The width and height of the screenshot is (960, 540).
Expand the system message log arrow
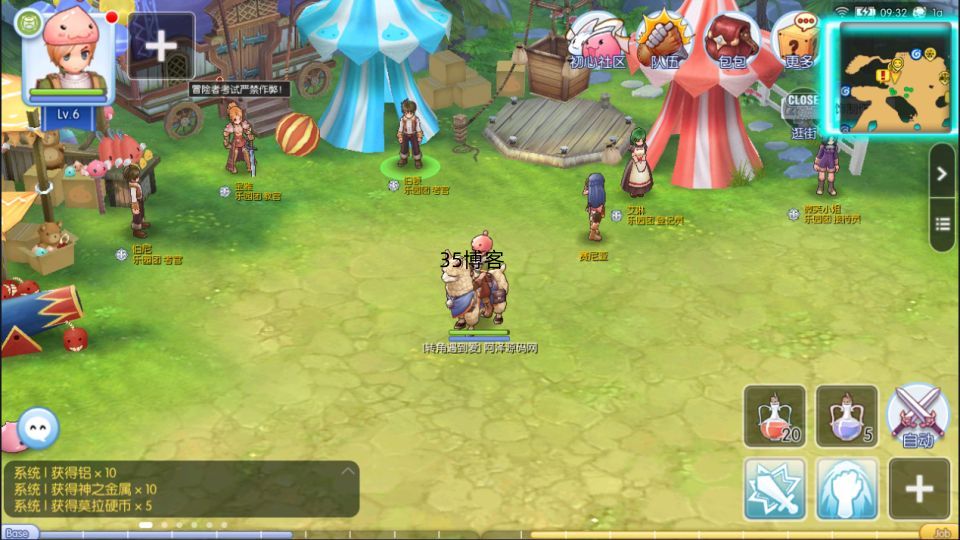point(347,471)
